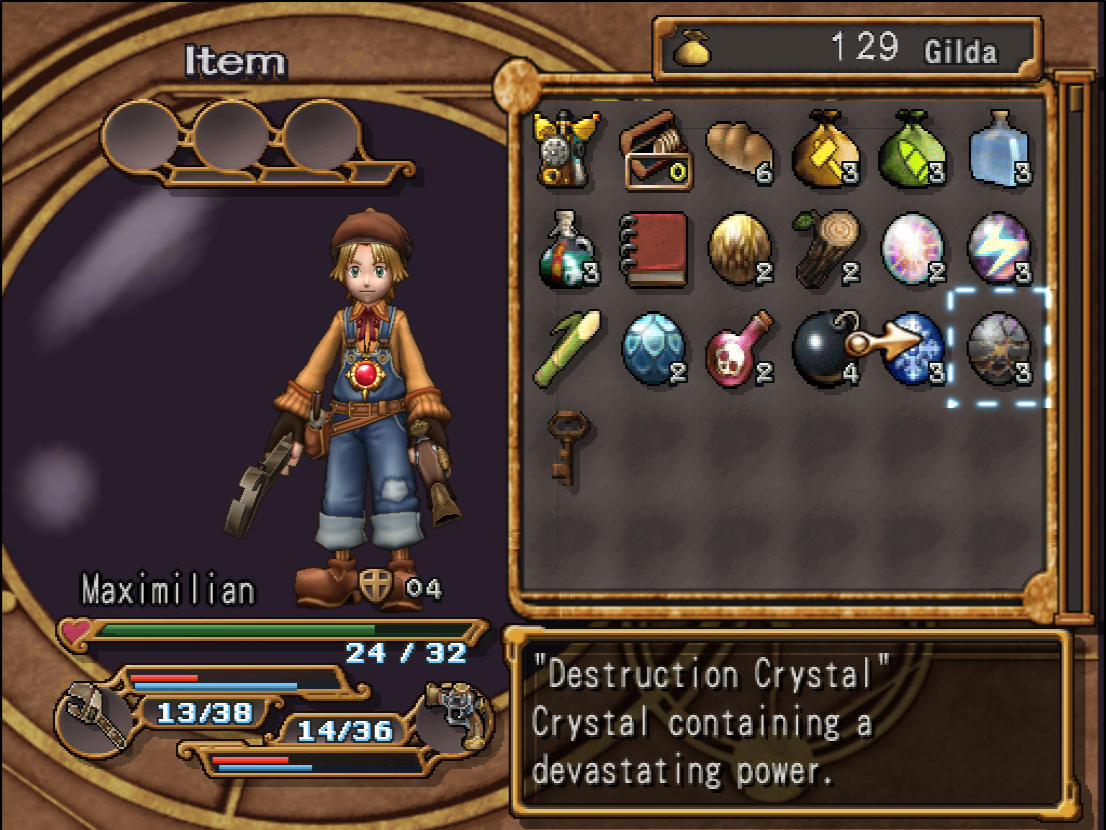Select the green pouch item
Screen dimensions: 1106x830
click(912, 150)
